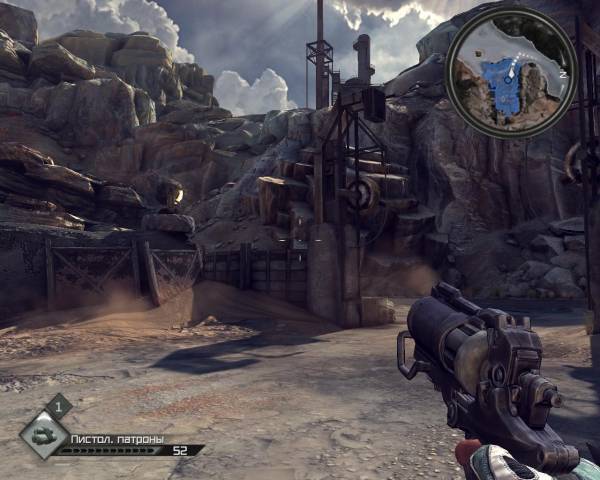Viewport: 600px width, 480px height.
Task: Select the pistol ammo type icon
Action: pos(45,434)
